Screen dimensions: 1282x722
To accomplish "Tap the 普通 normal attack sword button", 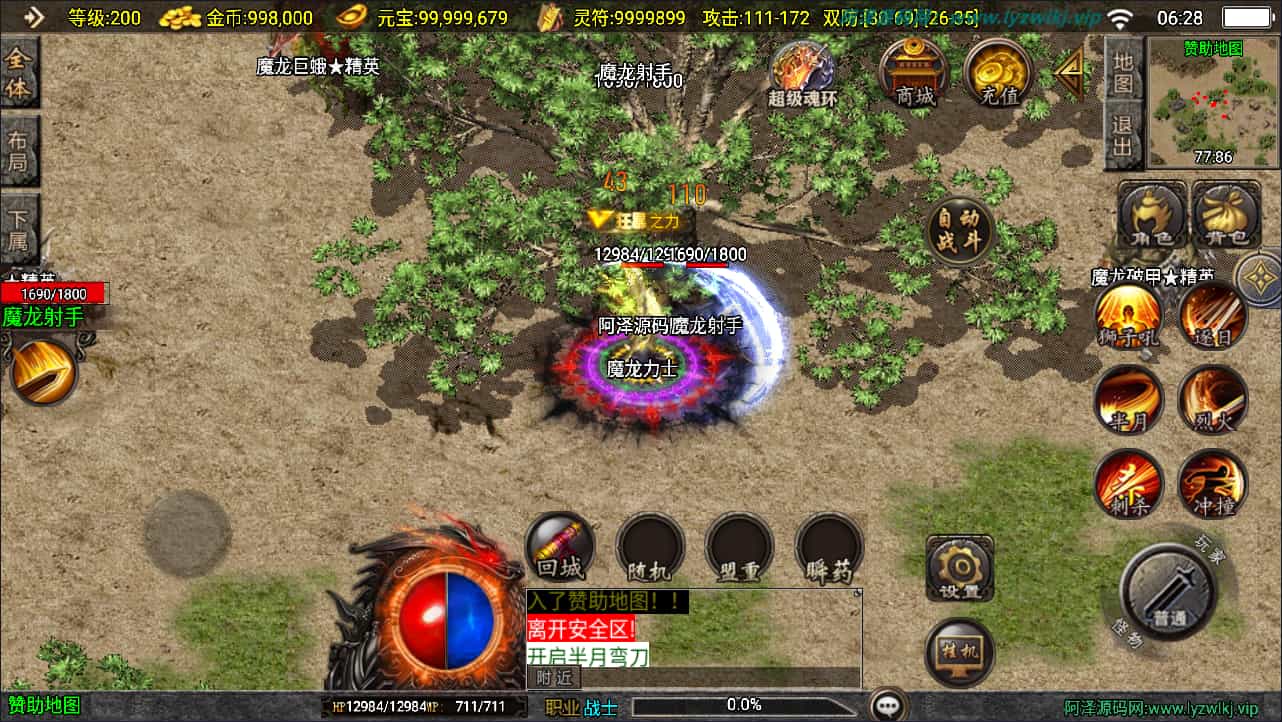I will pyautogui.click(x=1167, y=591).
